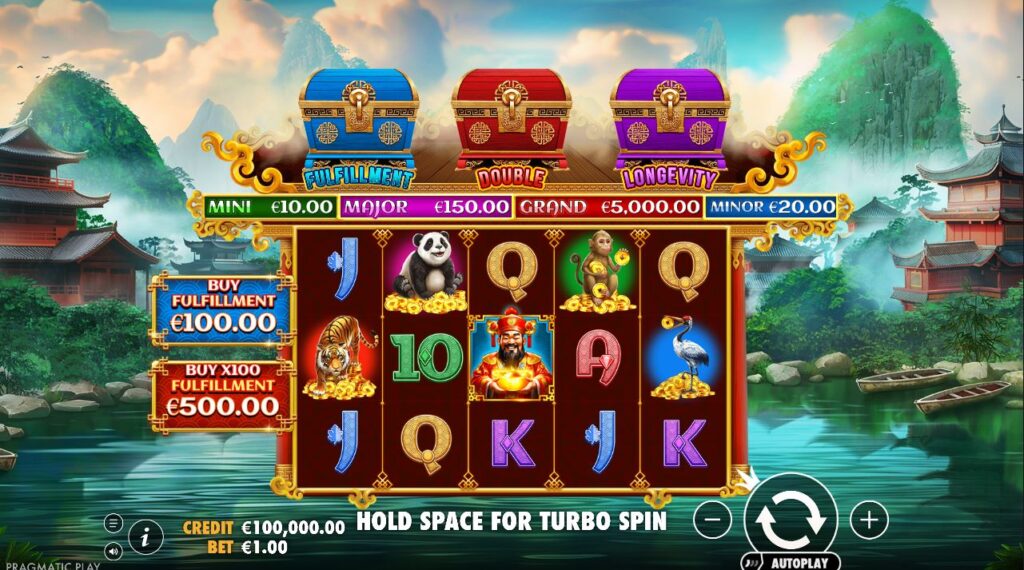Decrease the bet with the minus button
The width and height of the screenshot is (1024, 570).
click(x=712, y=520)
